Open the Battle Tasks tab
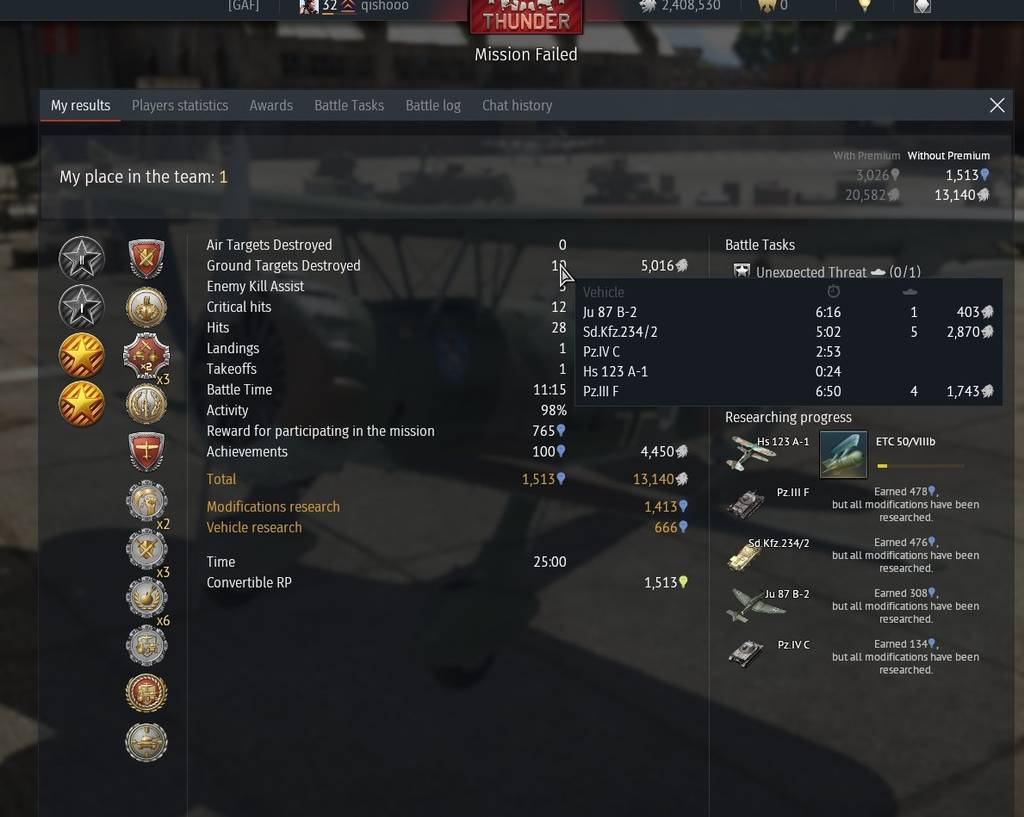Viewport: 1024px width, 817px height. [349, 105]
